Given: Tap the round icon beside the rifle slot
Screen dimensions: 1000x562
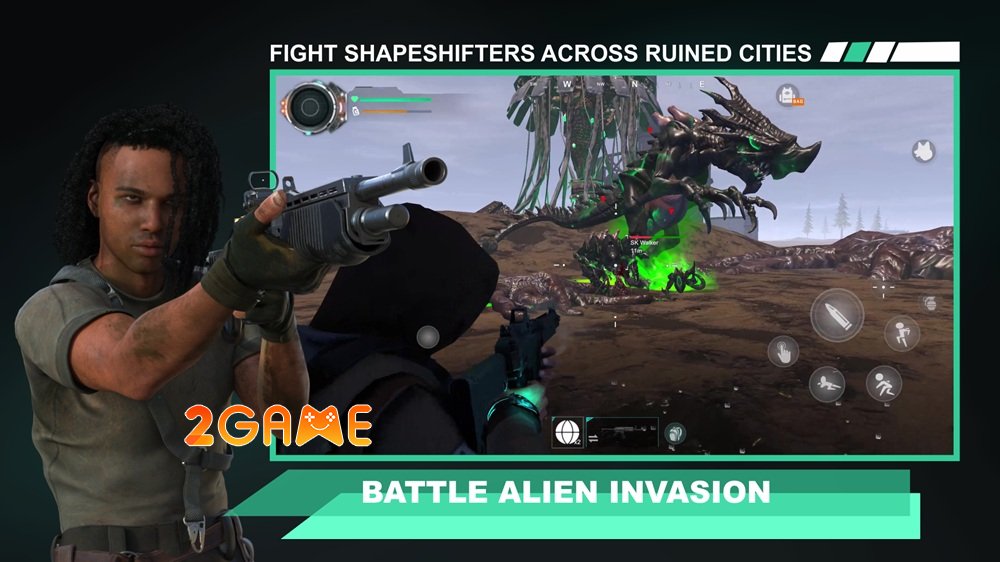Looking at the screenshot, I should coord(675,433).
